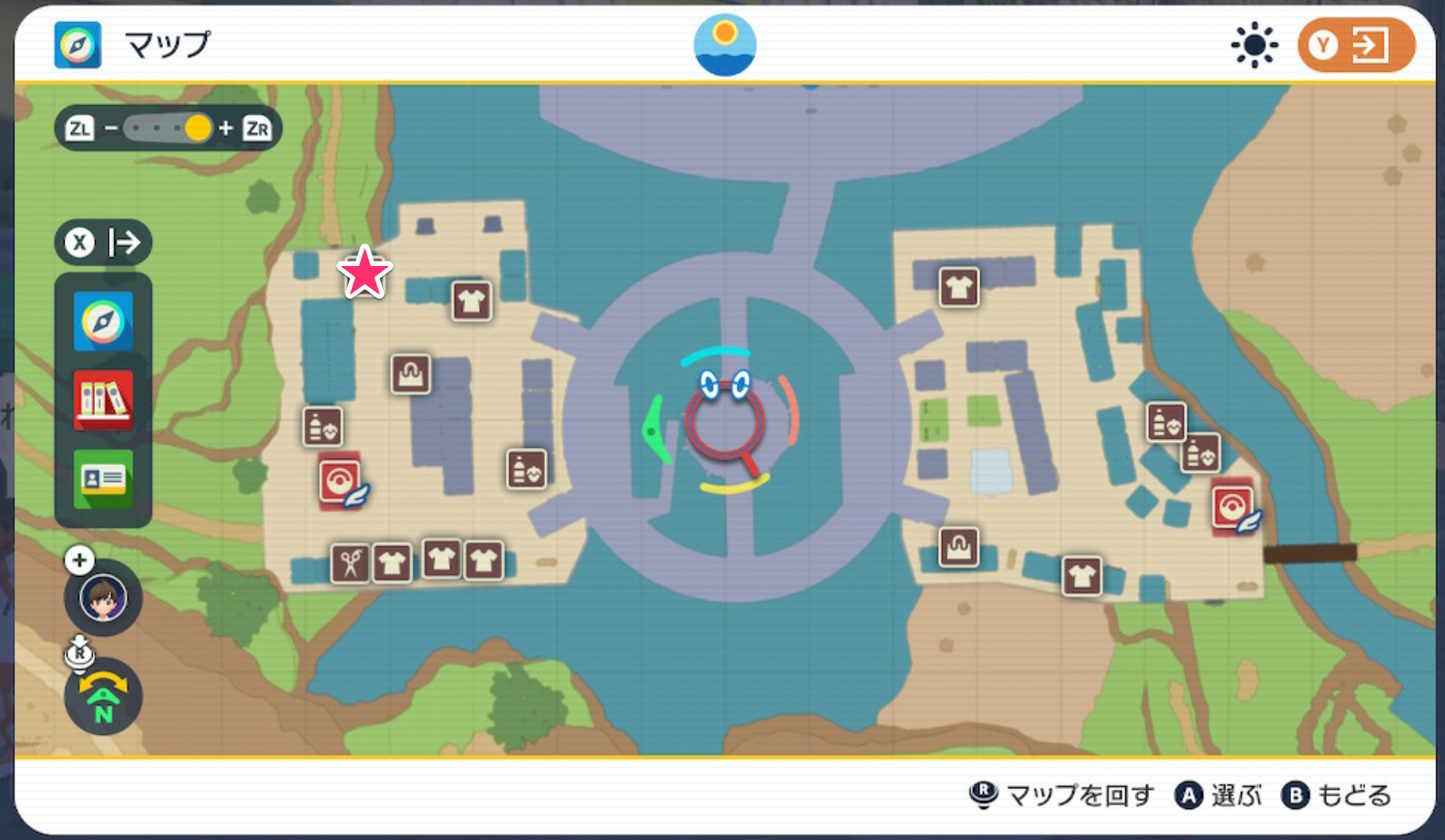Click the red magnifying glass map cursor
The width and height of the screenshot is (1445, 840).
click(x=725, y=423)
